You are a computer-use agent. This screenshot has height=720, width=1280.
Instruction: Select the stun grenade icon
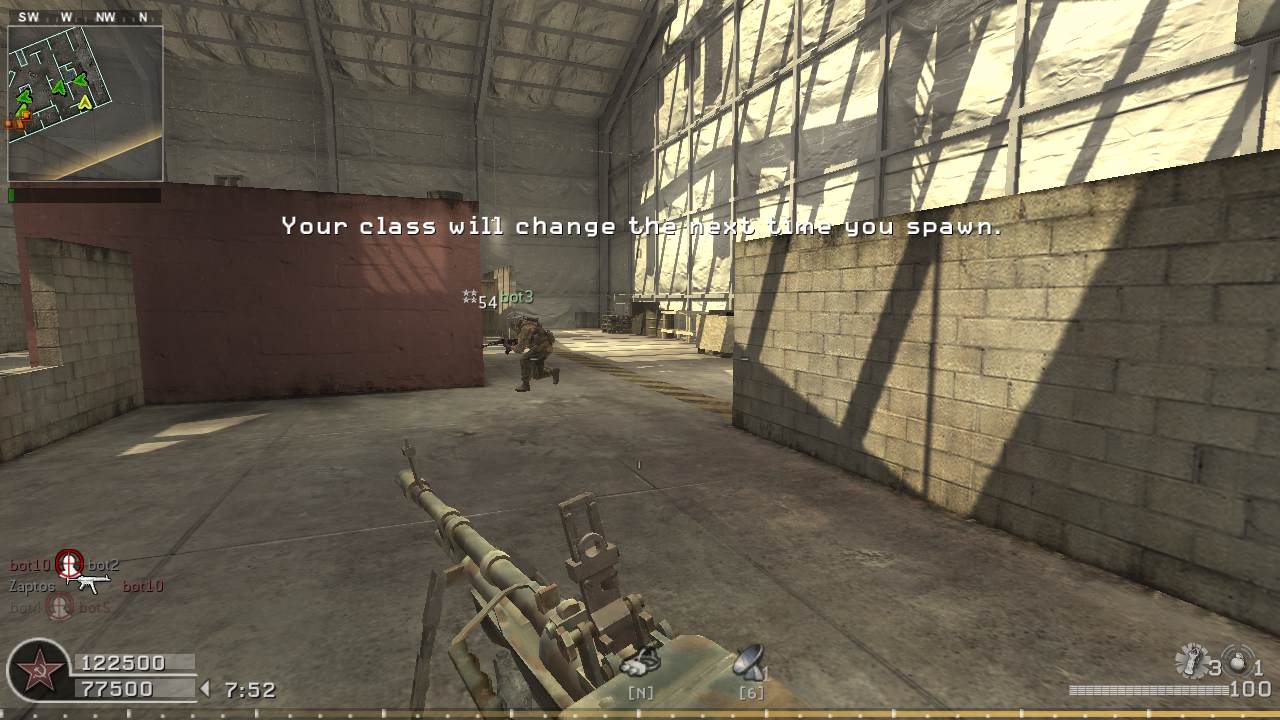[1191, 660]
